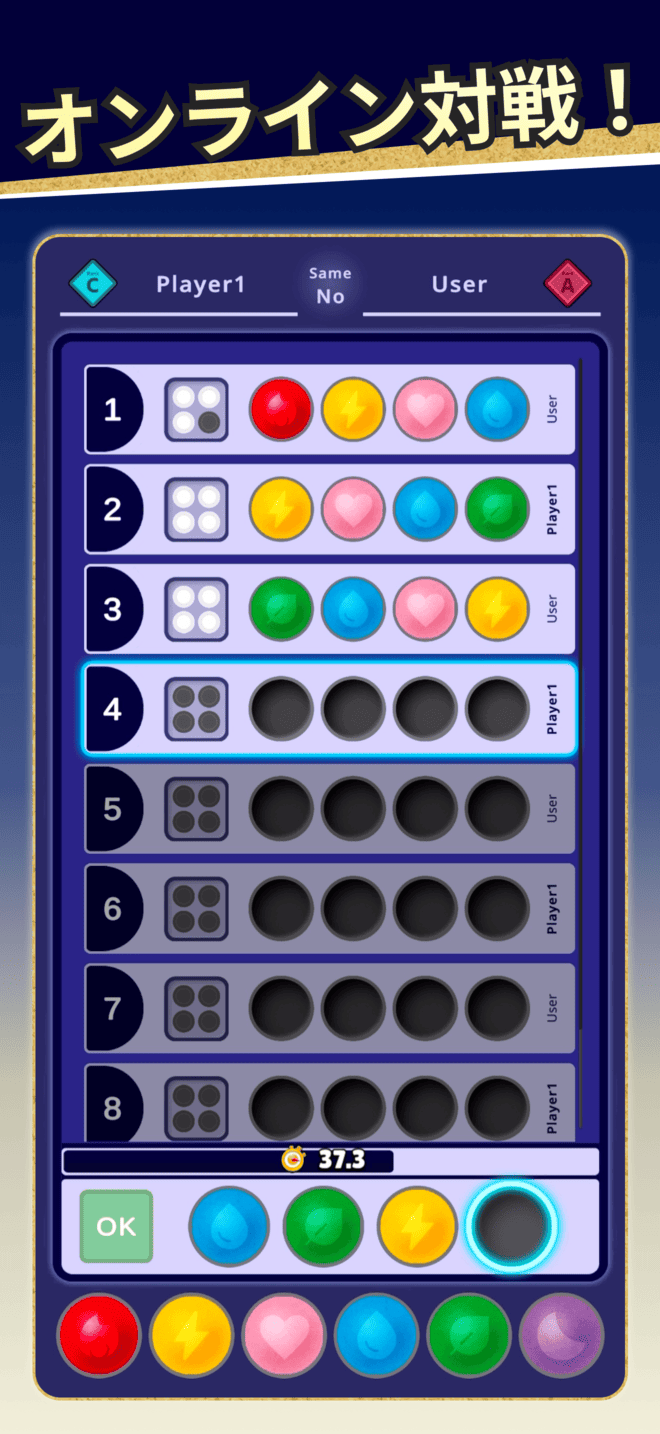
Task: Choose the green leaf orb from the palette
Action: [468, 1335]
